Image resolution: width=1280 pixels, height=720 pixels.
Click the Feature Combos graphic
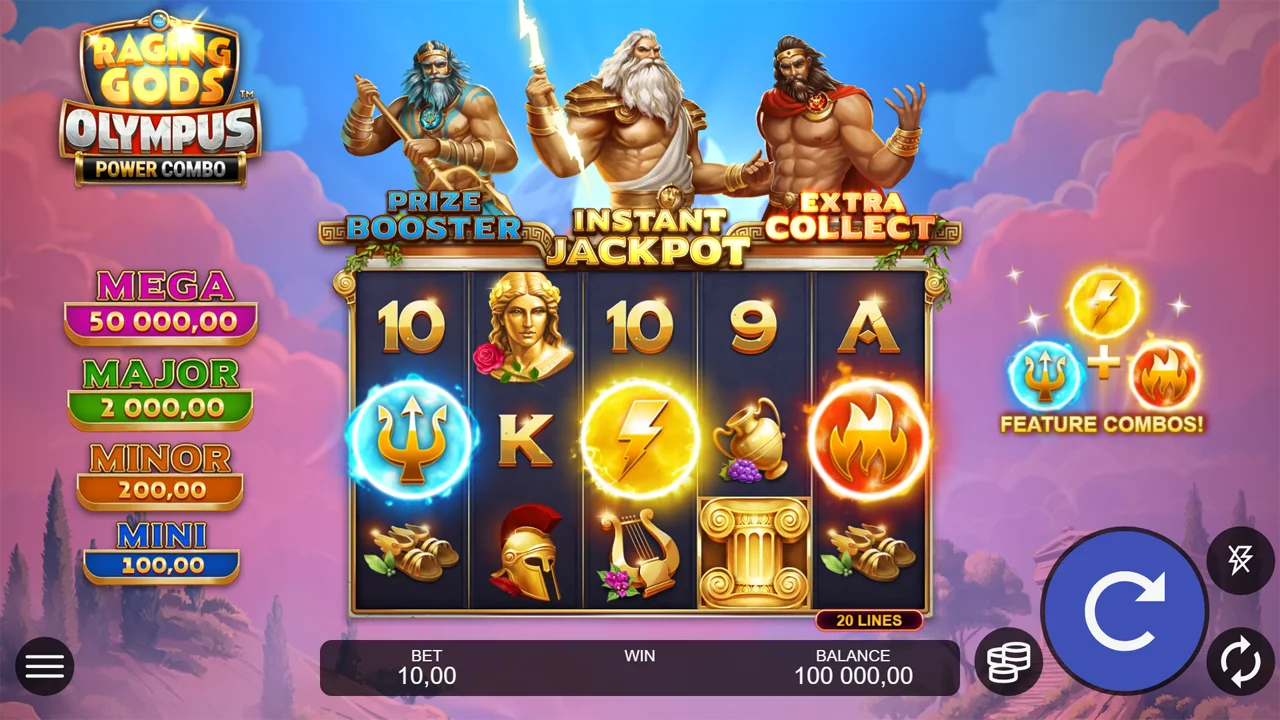click(x=1100, y=355)
